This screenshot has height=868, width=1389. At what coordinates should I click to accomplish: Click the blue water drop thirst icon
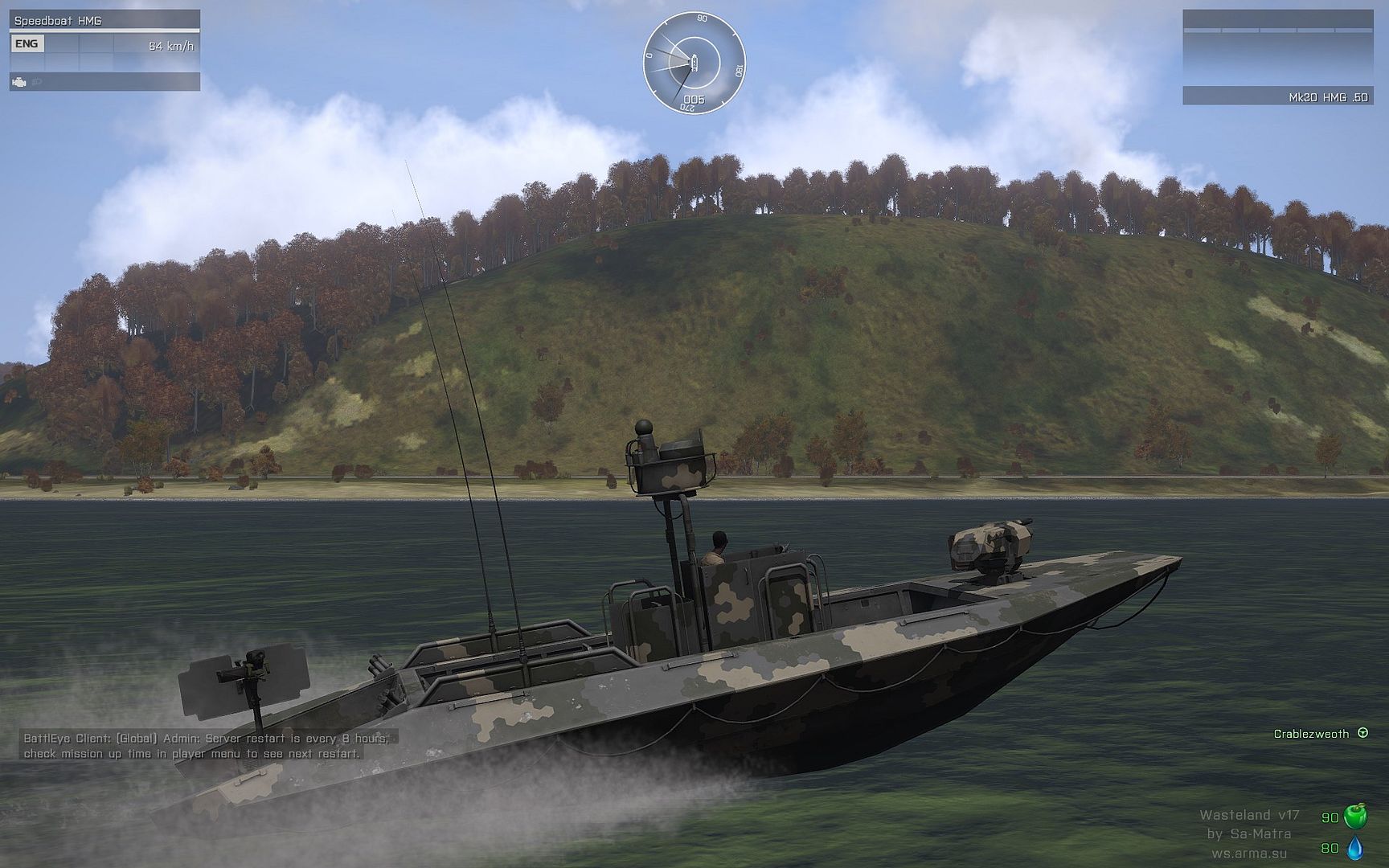click(1355, 847)
